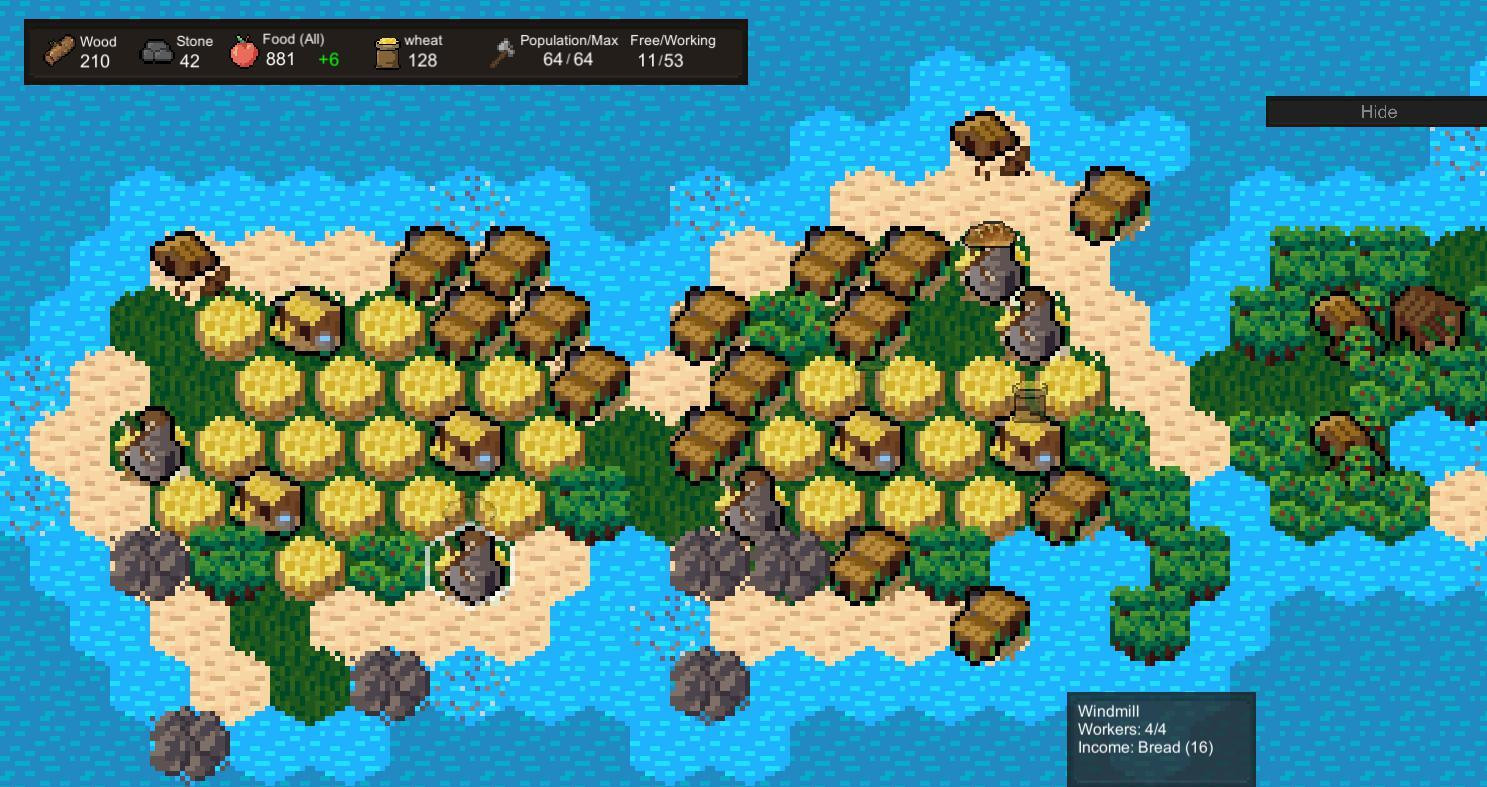Image resolution: width=1487 pixels, height=787 pixels.
Task: Click the green +6 food income indicator
Action: 329,58
